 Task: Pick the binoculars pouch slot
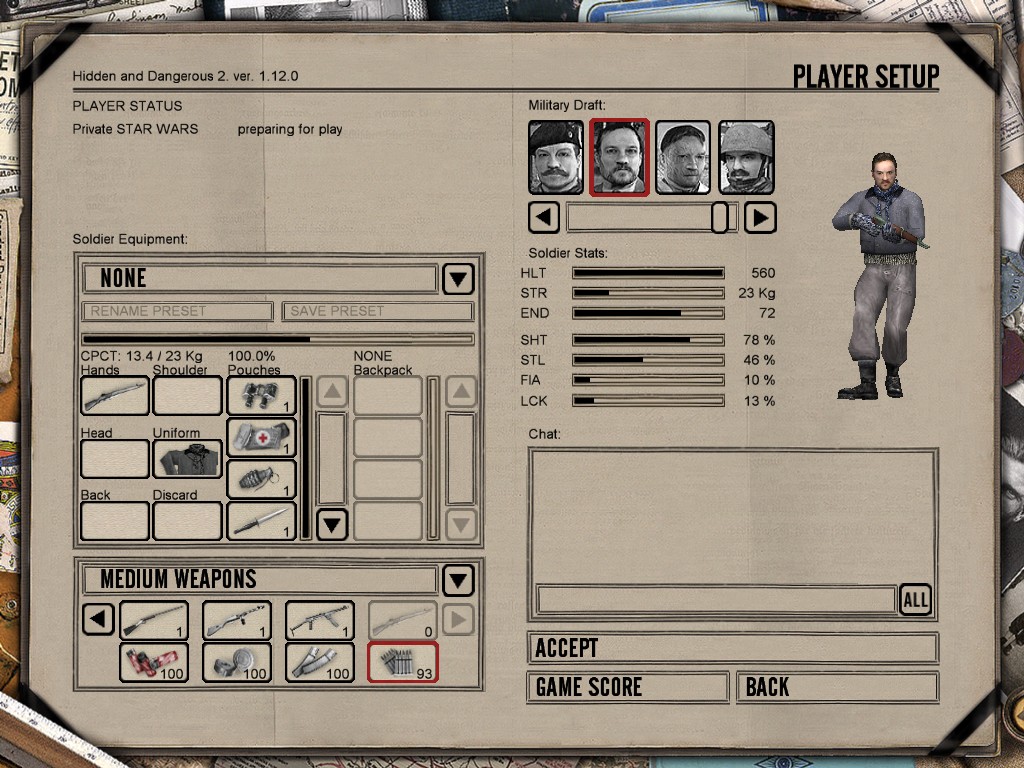[261, 396]
